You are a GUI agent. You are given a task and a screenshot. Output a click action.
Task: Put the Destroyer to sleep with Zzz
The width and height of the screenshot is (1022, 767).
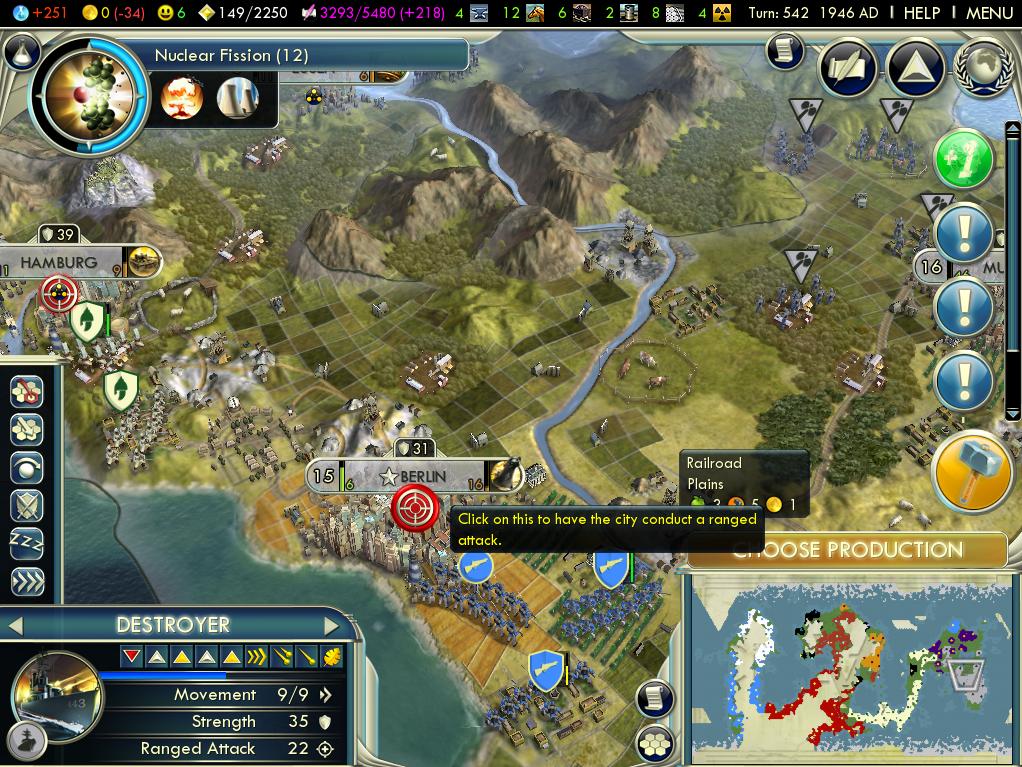tap(27, 544)
